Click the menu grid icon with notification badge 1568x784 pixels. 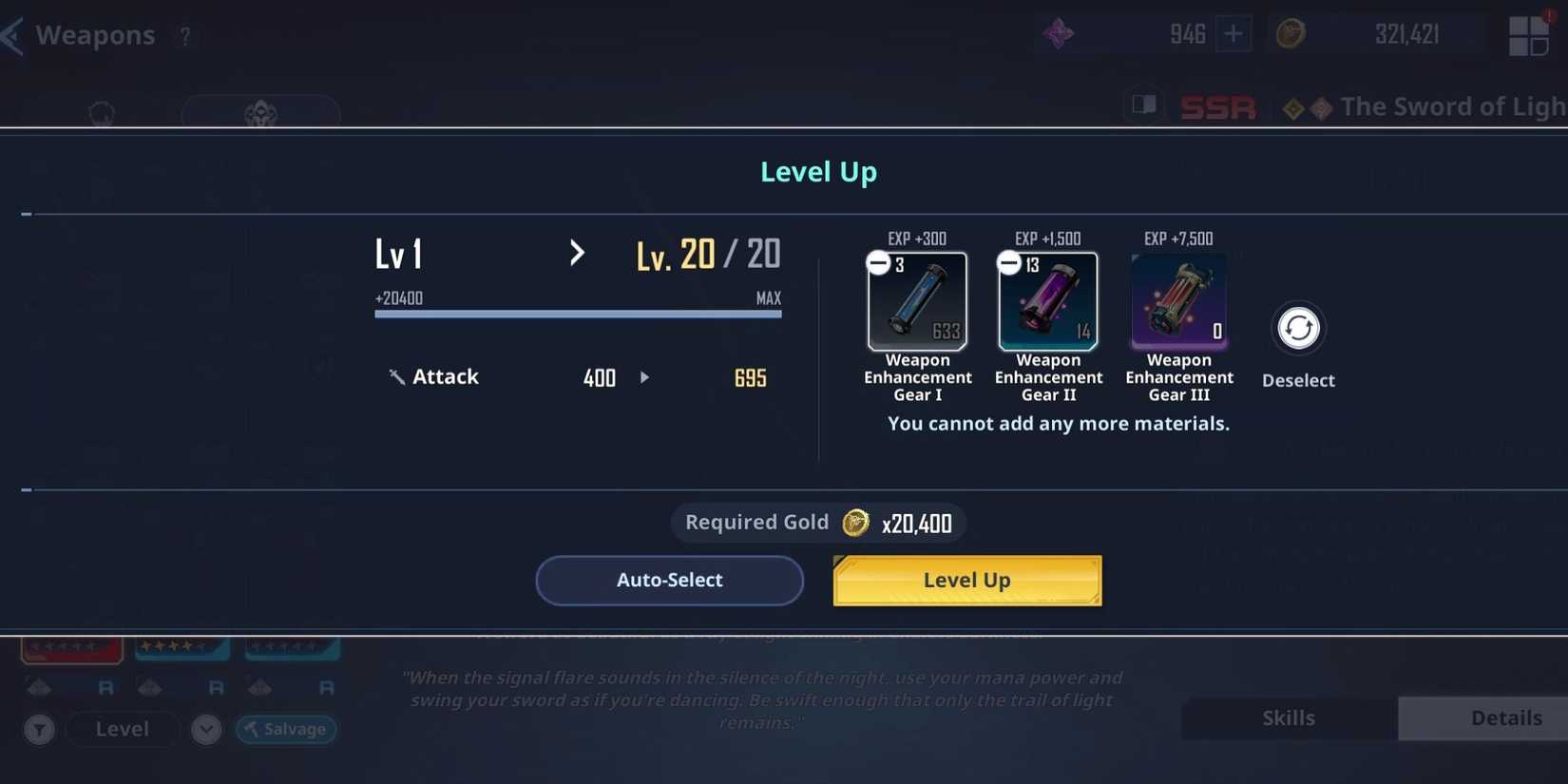pyautogui.click(x=1528, y=34)
